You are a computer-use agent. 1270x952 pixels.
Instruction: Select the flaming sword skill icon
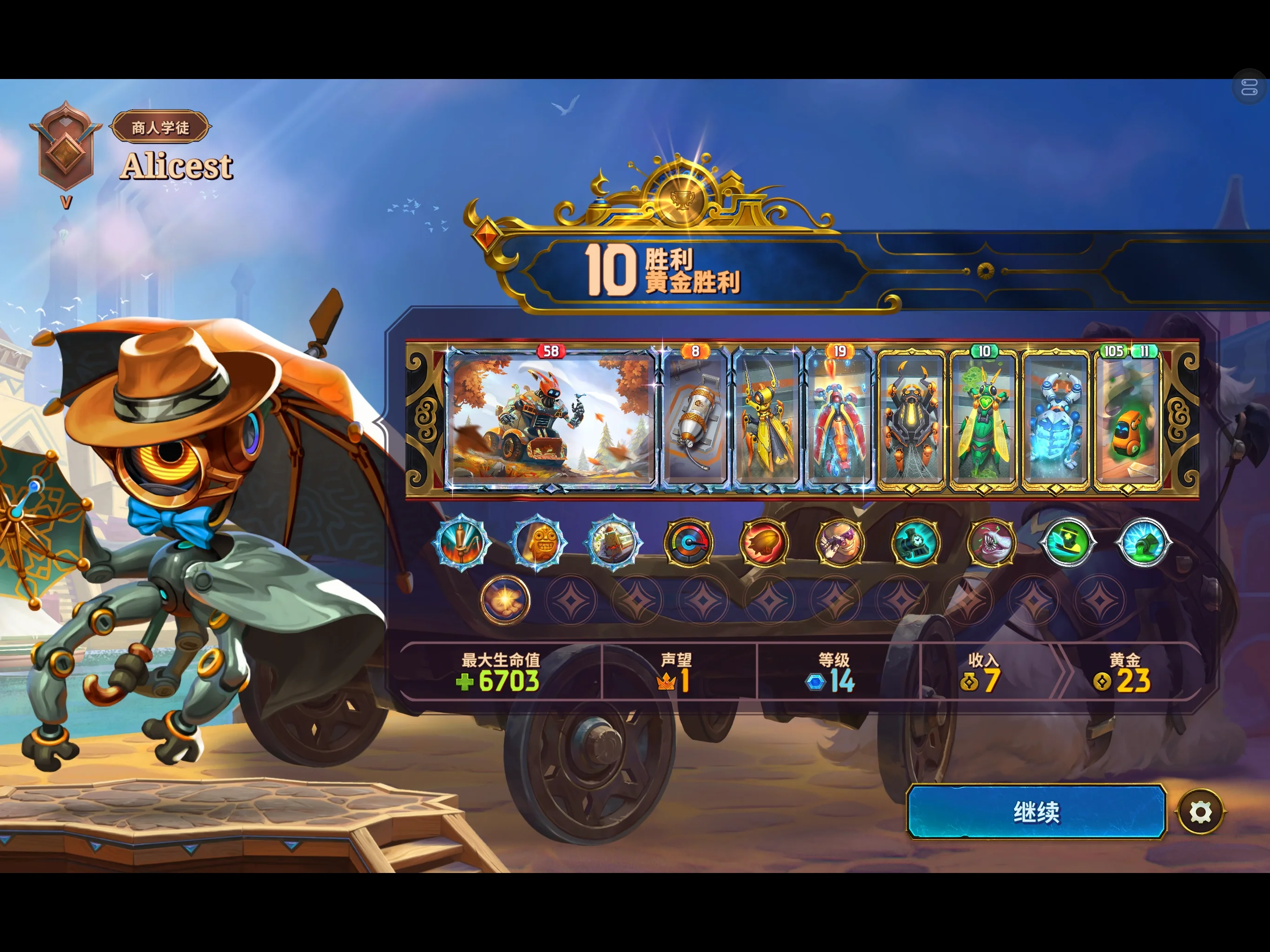(462, 542)
